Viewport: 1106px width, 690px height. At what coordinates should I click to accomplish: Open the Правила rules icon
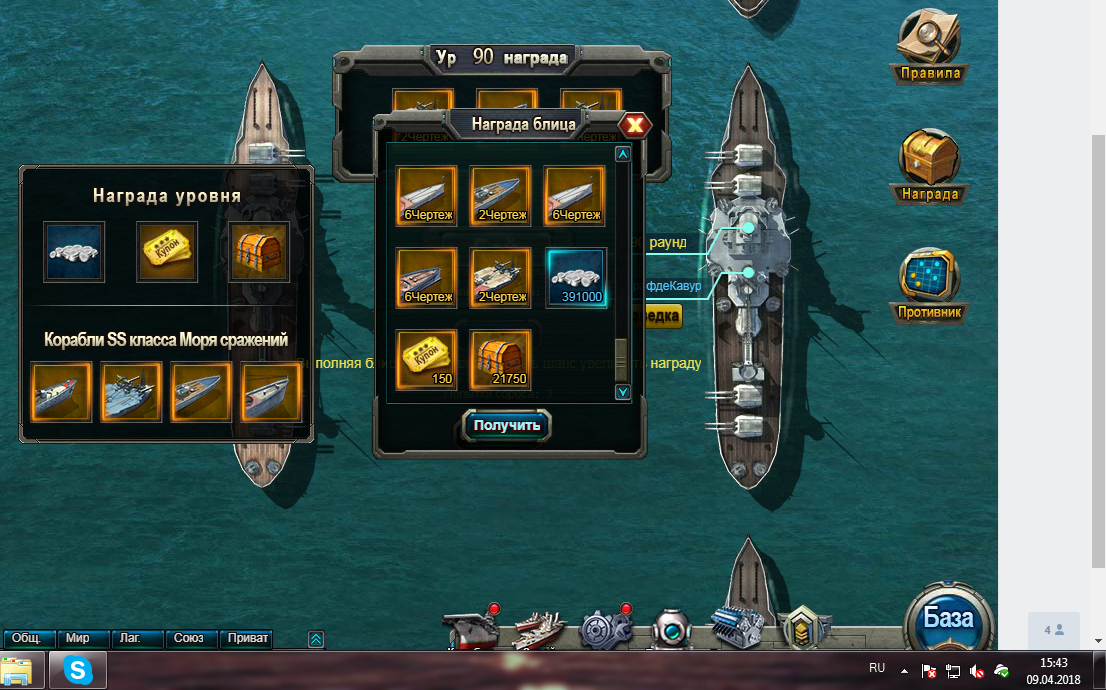point(930,45)
